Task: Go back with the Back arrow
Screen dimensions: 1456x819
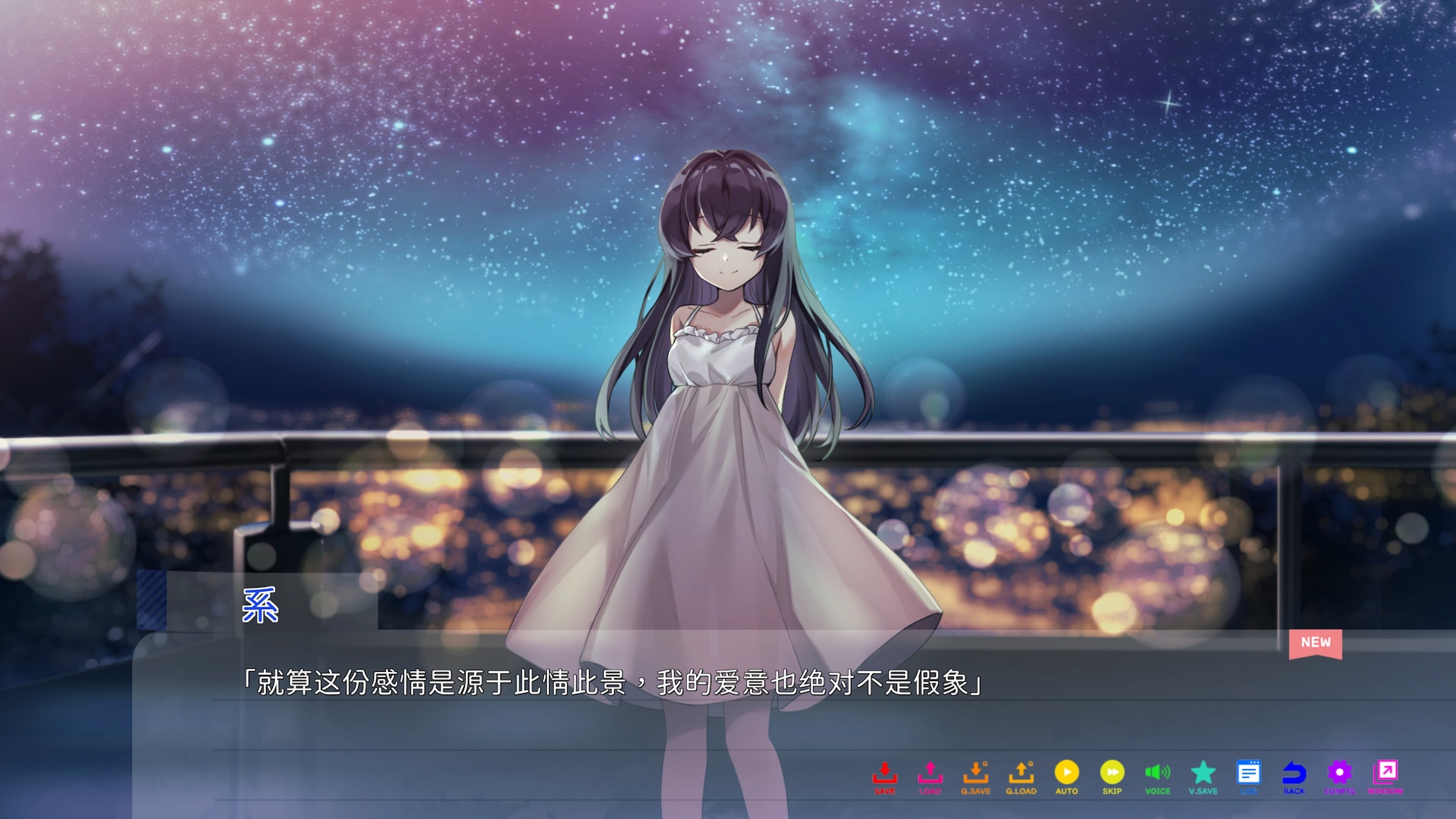Action: (x=1294, y=776)
